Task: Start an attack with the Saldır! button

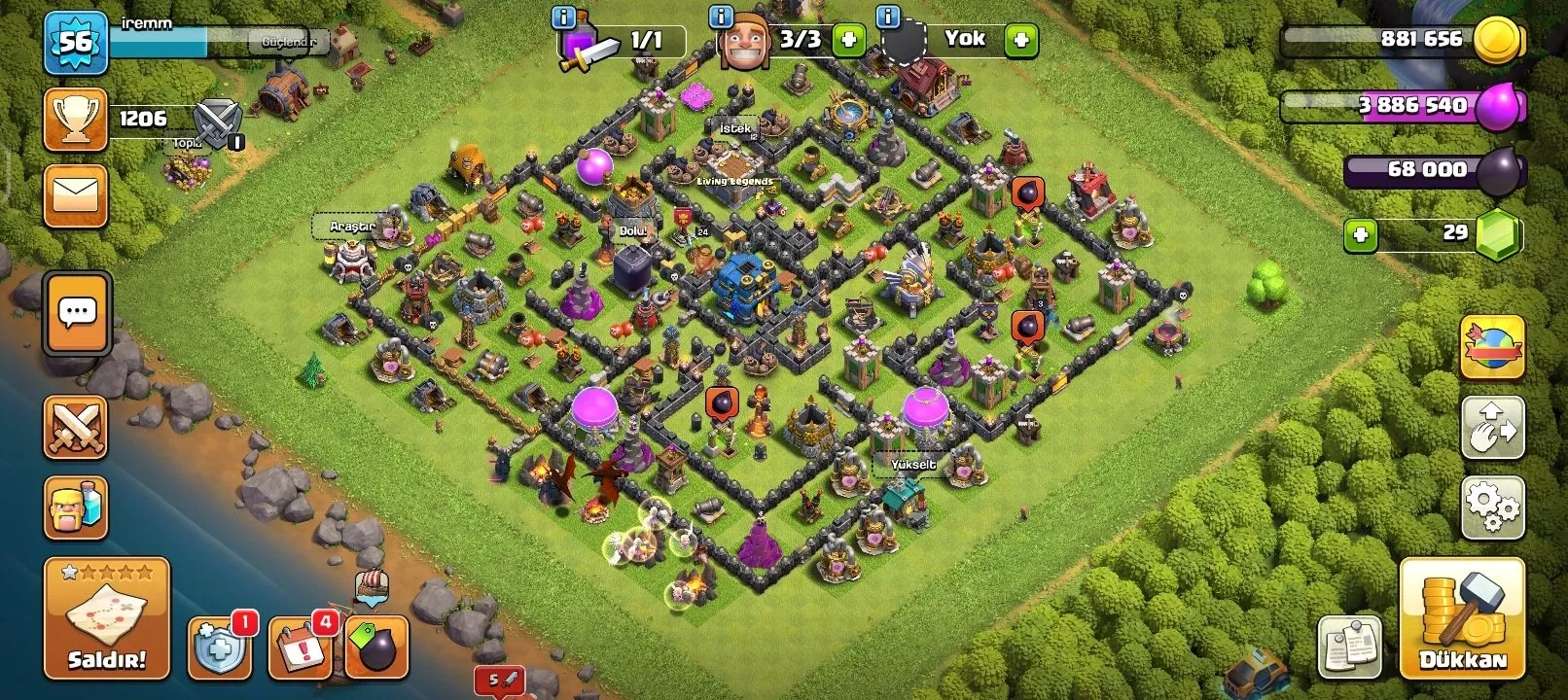Action: [106, 618]
